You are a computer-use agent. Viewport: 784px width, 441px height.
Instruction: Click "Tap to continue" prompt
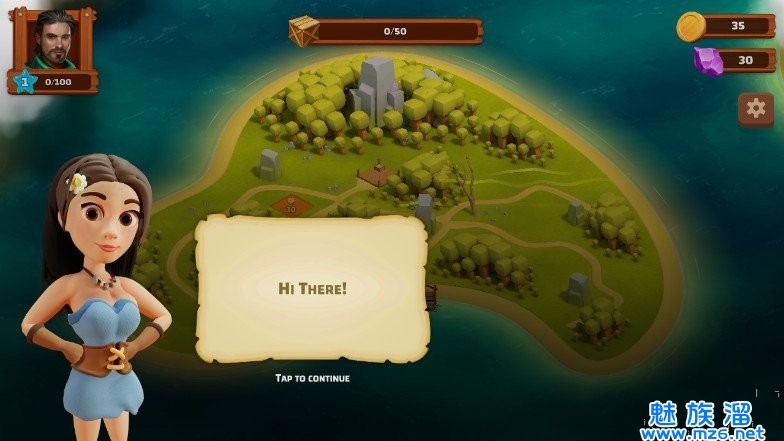[x=312, y=378]
